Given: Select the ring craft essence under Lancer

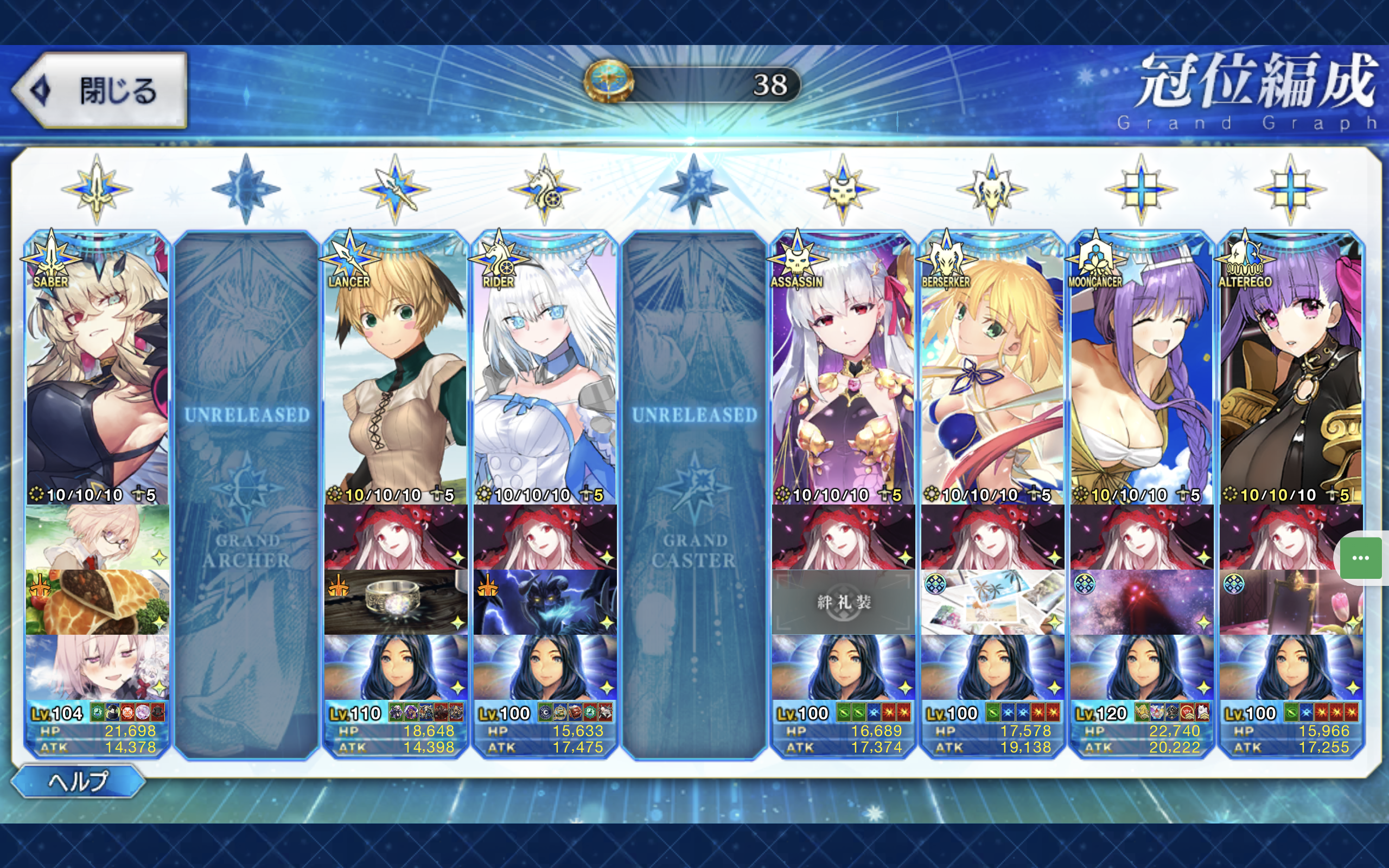Looking at the screenshot, I should coord(396,602).
